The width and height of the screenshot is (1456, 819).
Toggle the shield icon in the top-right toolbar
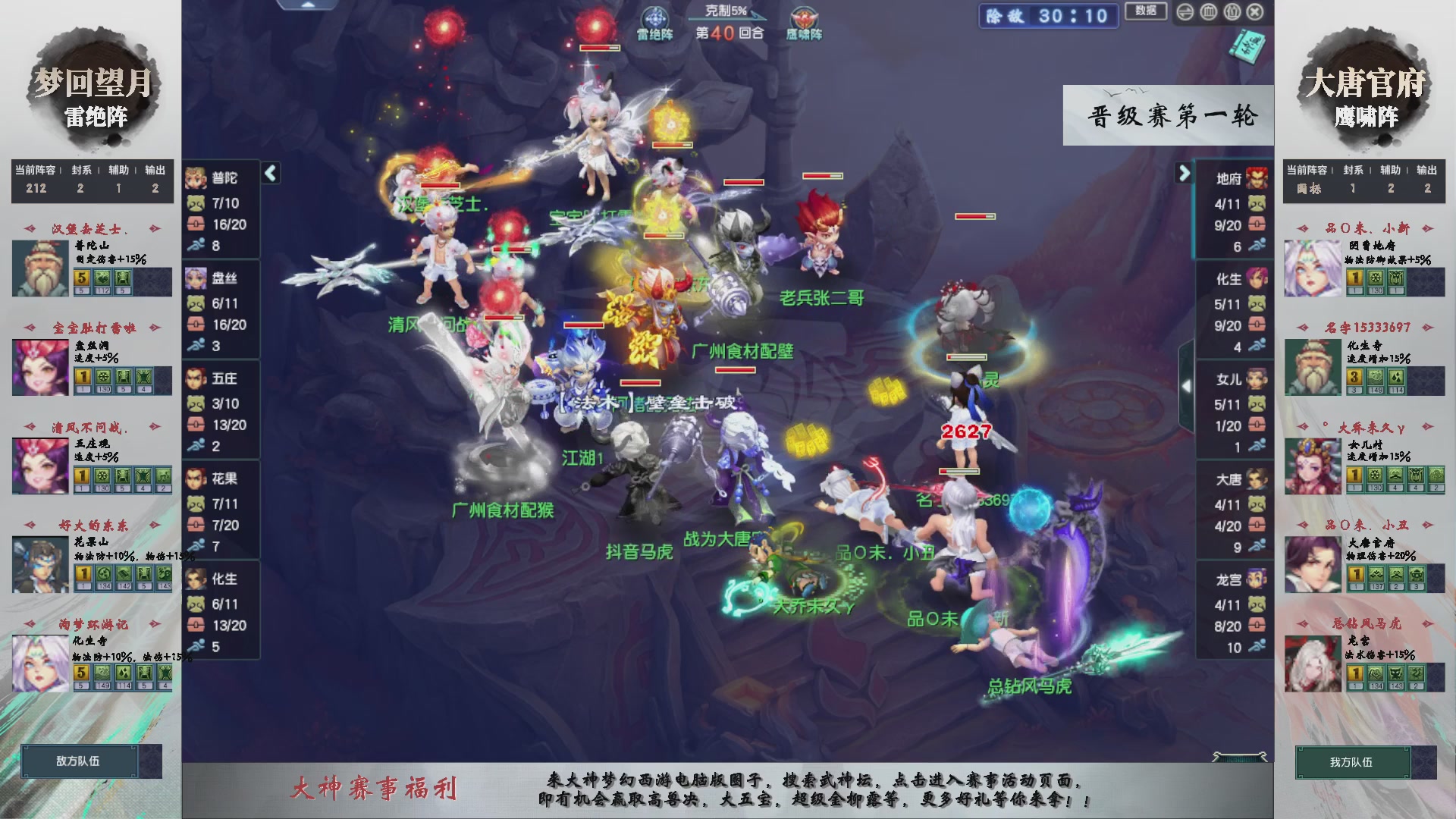coord(1233,12)
